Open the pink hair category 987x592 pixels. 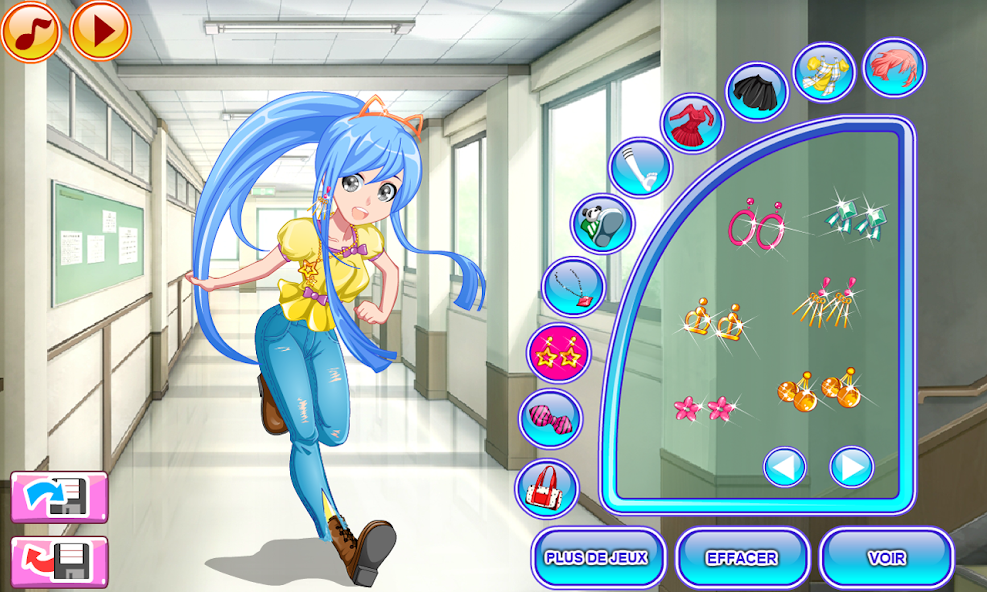(x=894, y=68)
